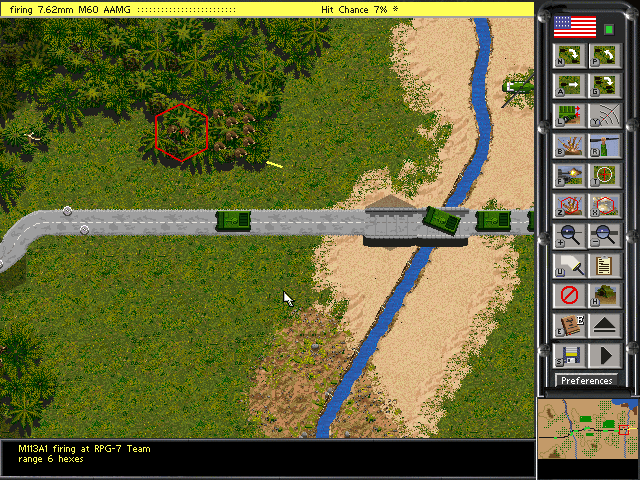Click the all-formation move button (A)
This screenshot has width=640, height=480.
click(569, 86)
